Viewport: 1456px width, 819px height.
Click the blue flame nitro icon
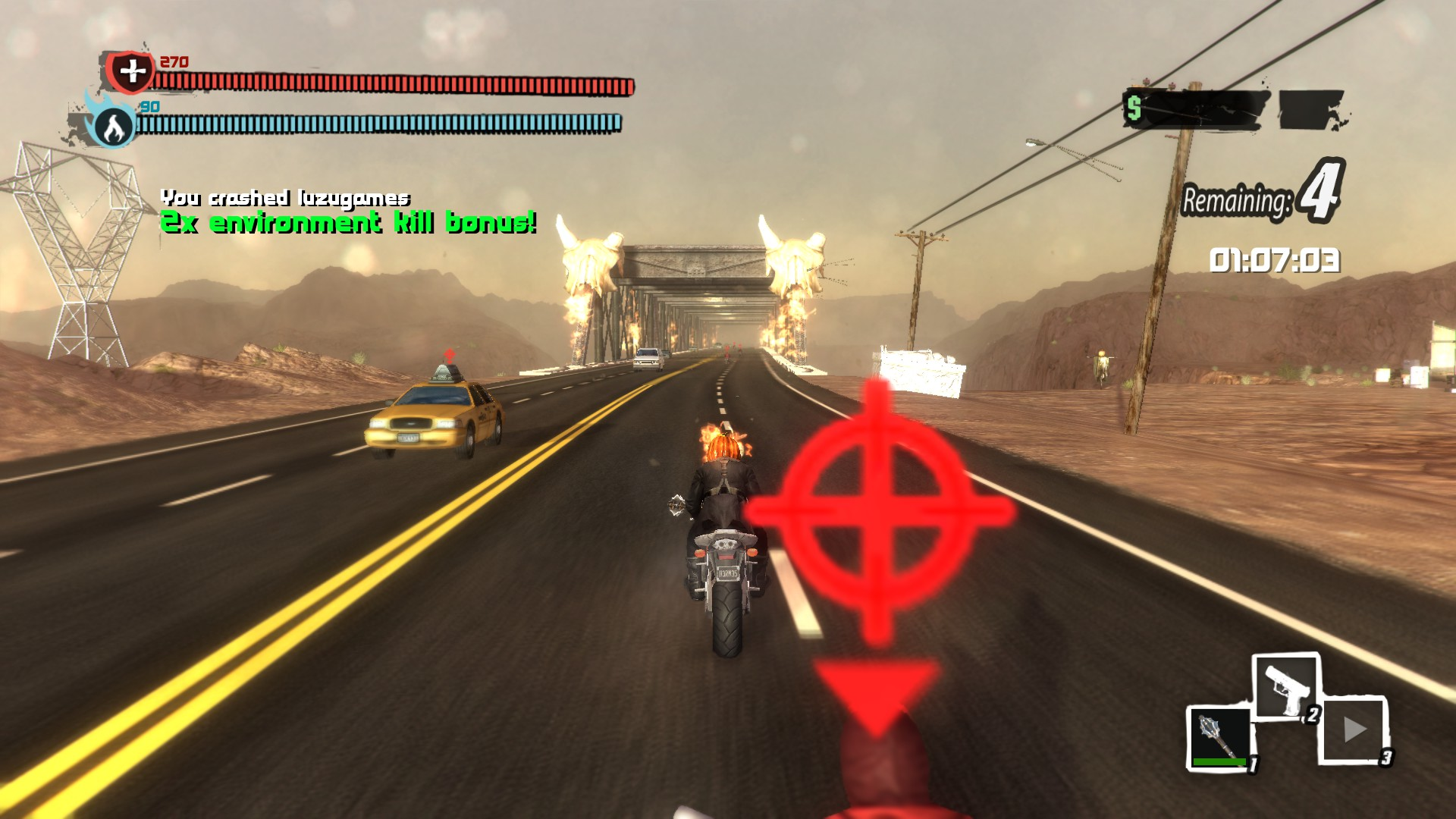tap(113, 126)
